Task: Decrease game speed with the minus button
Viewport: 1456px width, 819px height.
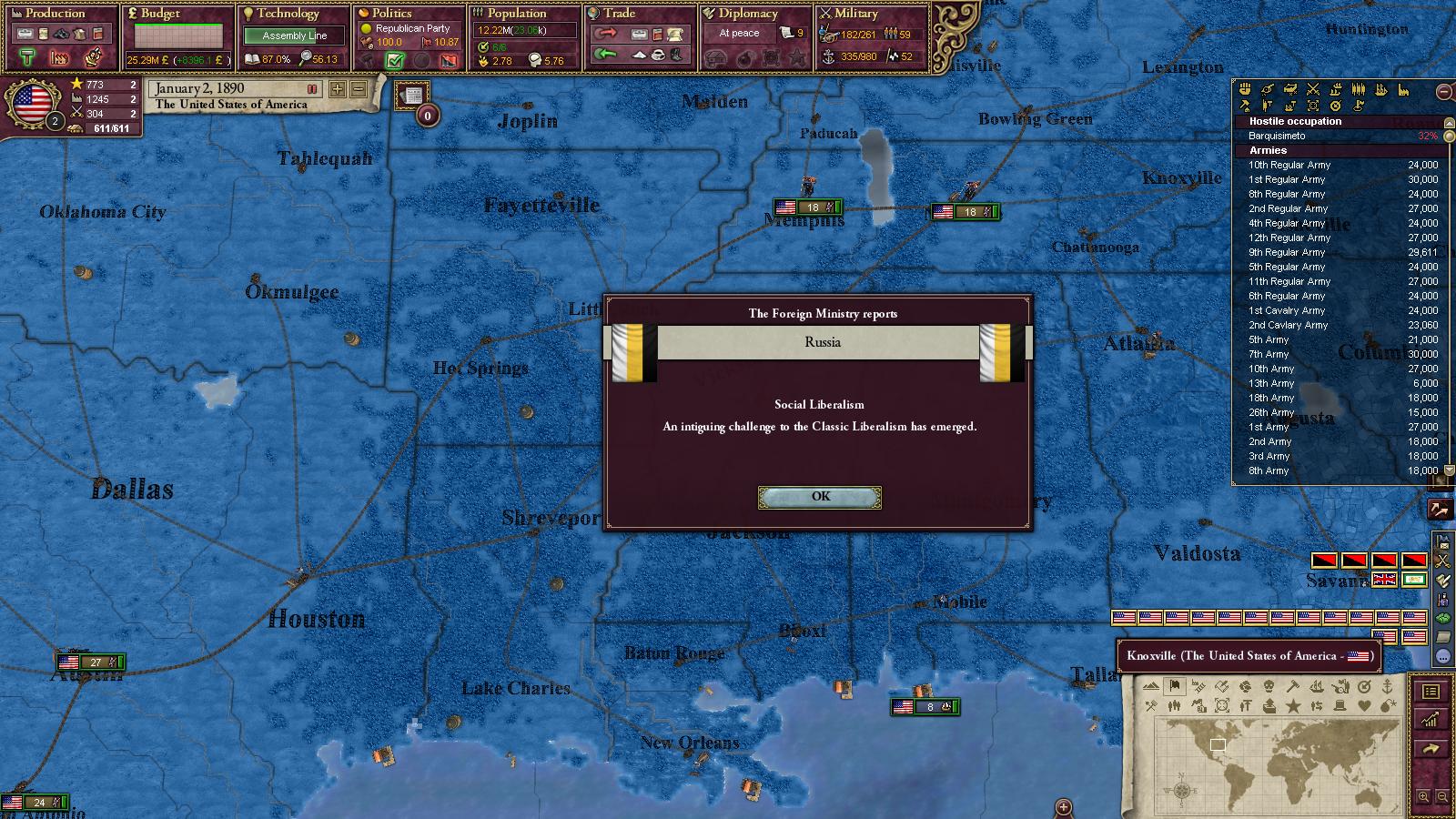Action: (359, 89)
